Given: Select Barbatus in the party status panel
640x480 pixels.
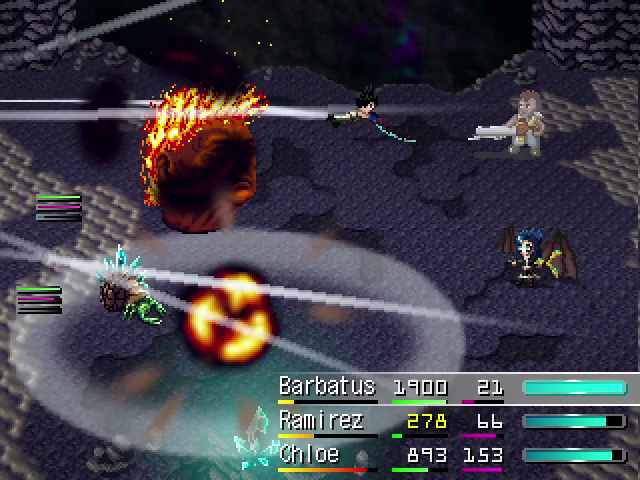Looking at the screenshot, I should [x=327, y=387].
